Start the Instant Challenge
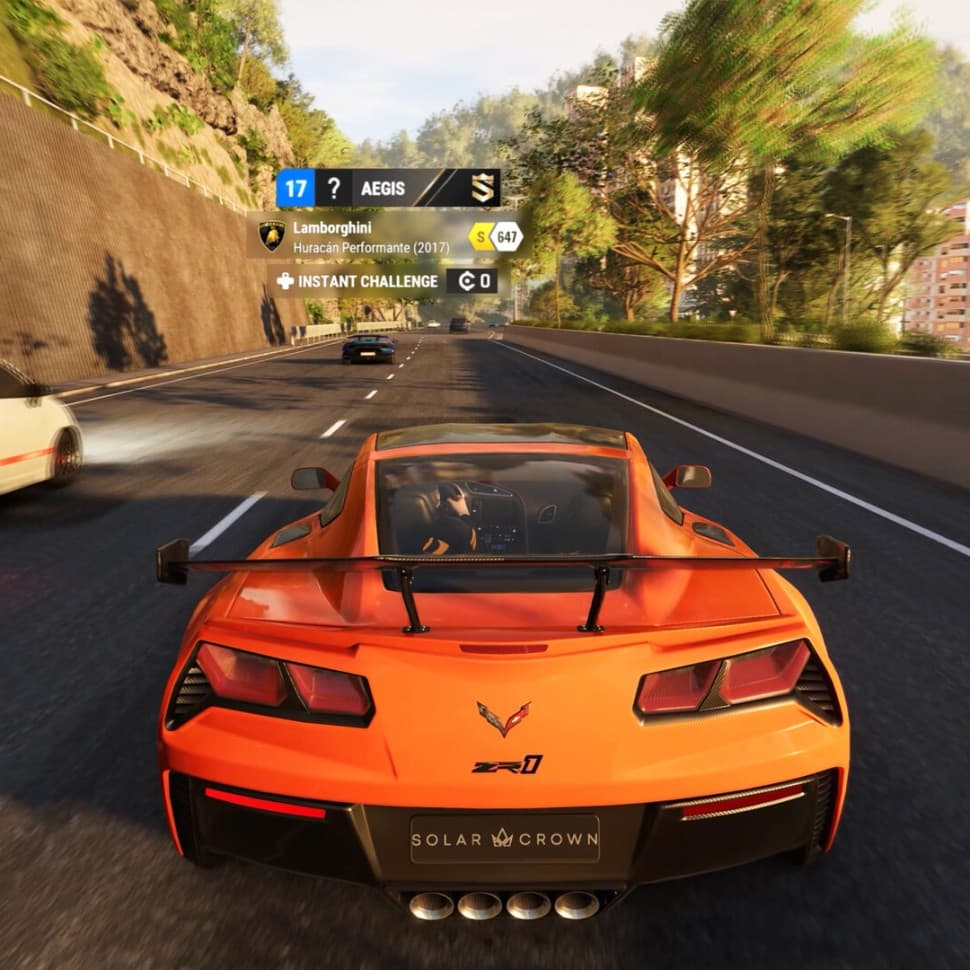970x970 pixels. [x=367, y=281]
